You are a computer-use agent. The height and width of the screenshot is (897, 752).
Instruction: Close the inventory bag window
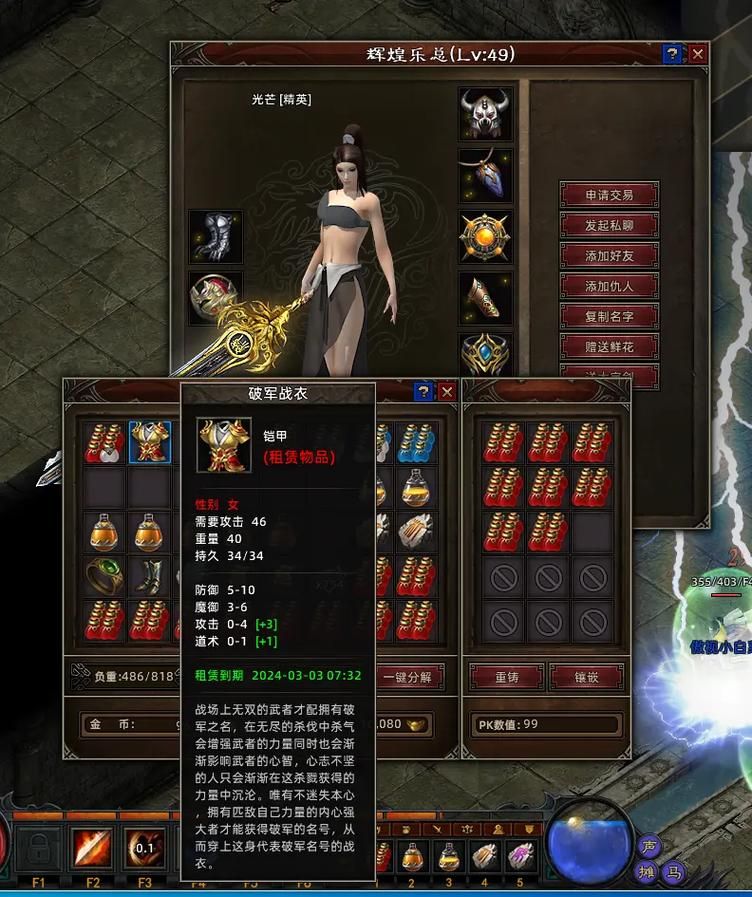click(447, 392)
